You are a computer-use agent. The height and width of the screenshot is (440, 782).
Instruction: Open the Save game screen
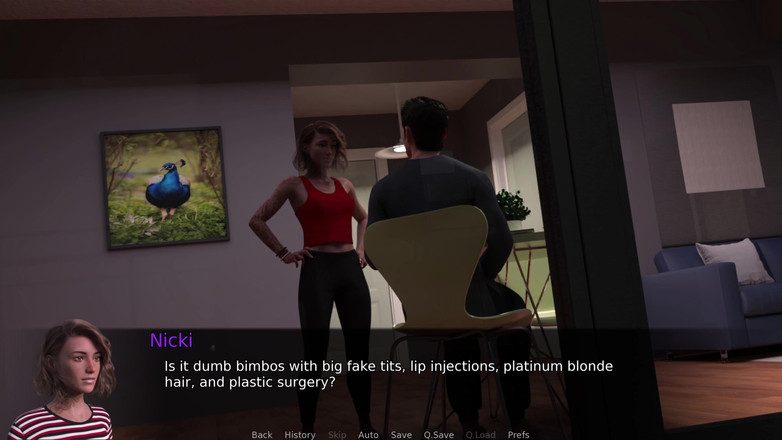coord(401,435)
